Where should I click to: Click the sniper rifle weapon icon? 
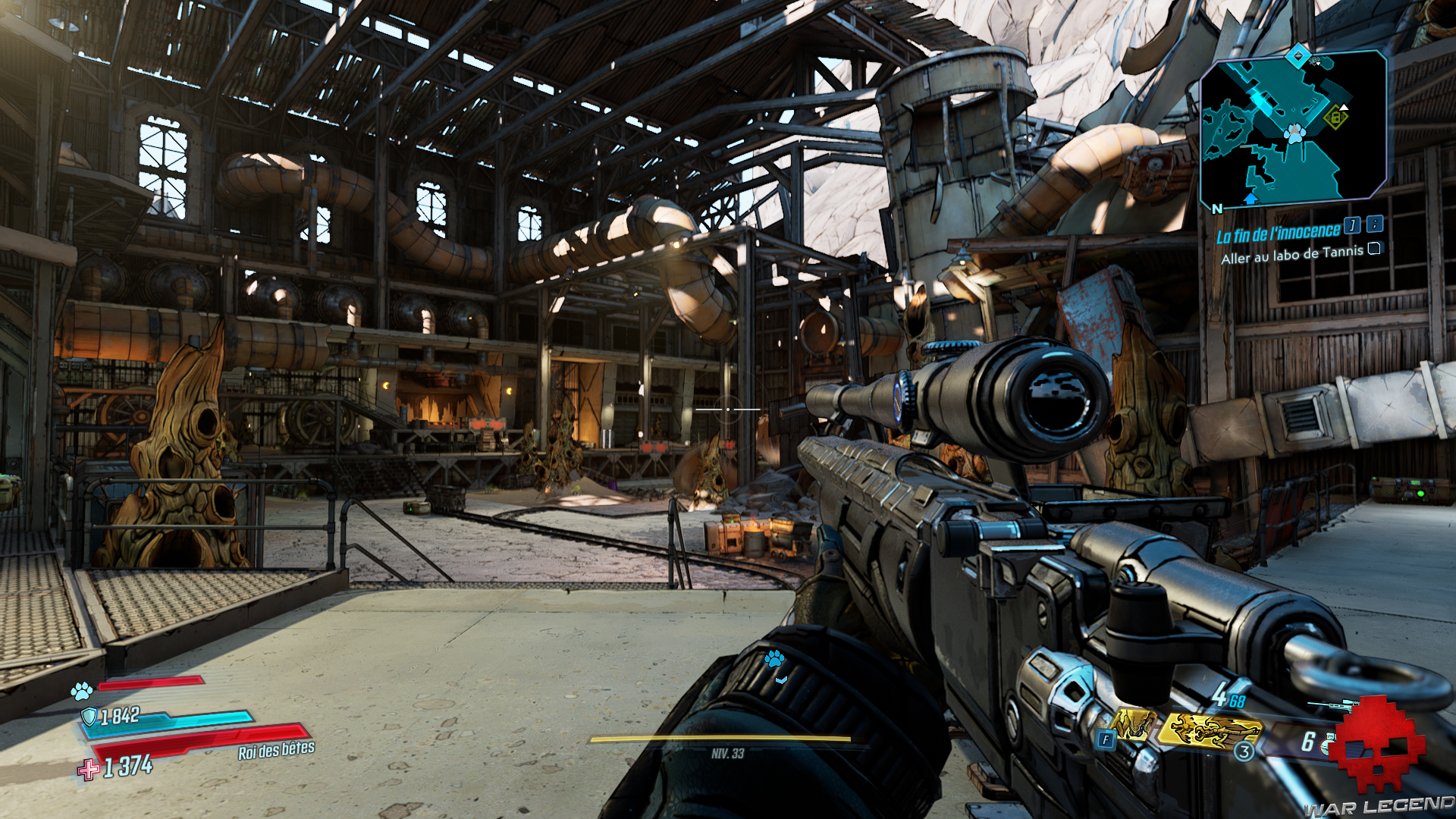[1336, 705]
